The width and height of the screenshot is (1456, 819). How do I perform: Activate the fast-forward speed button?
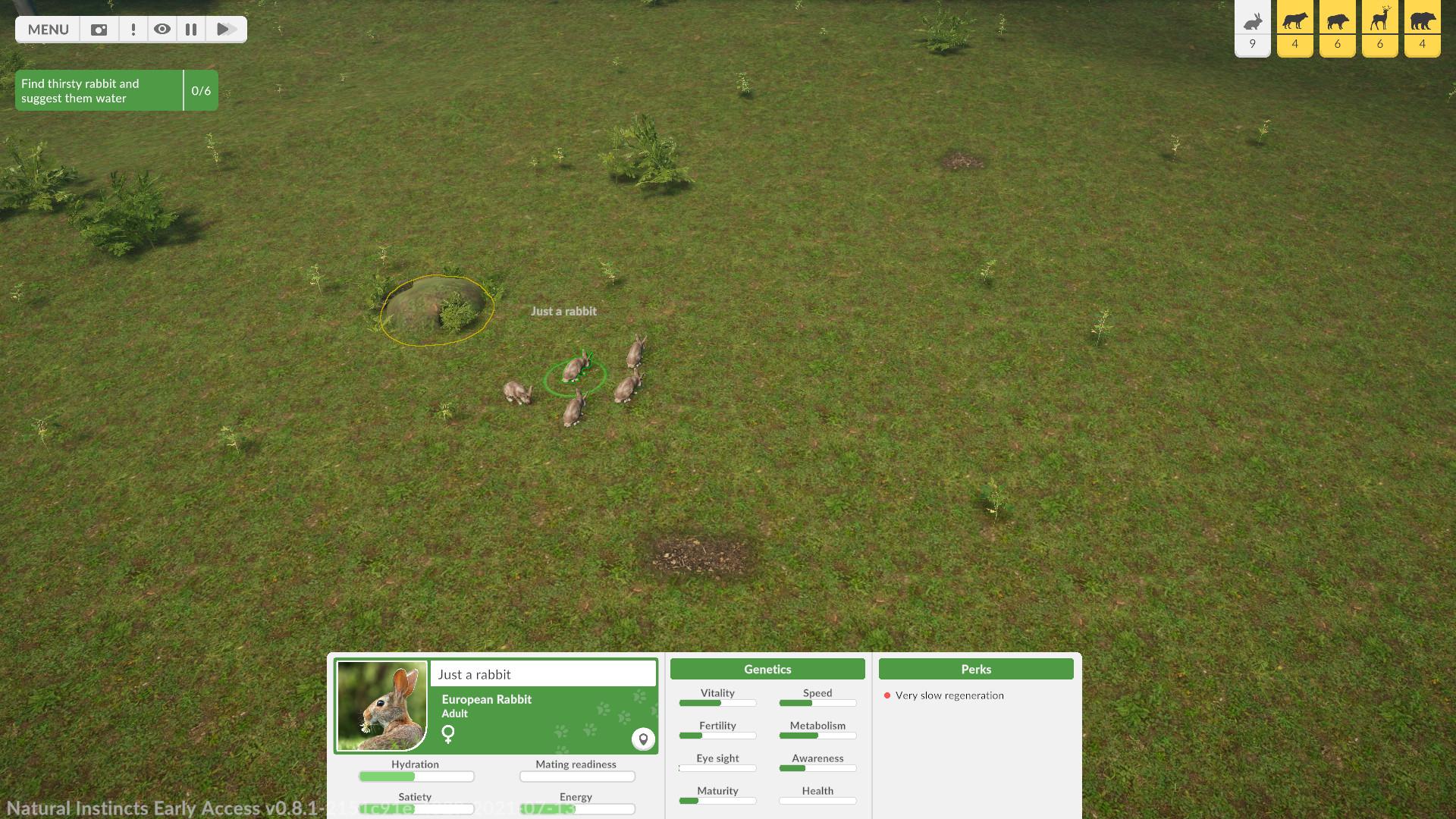[x=225, y=30]
